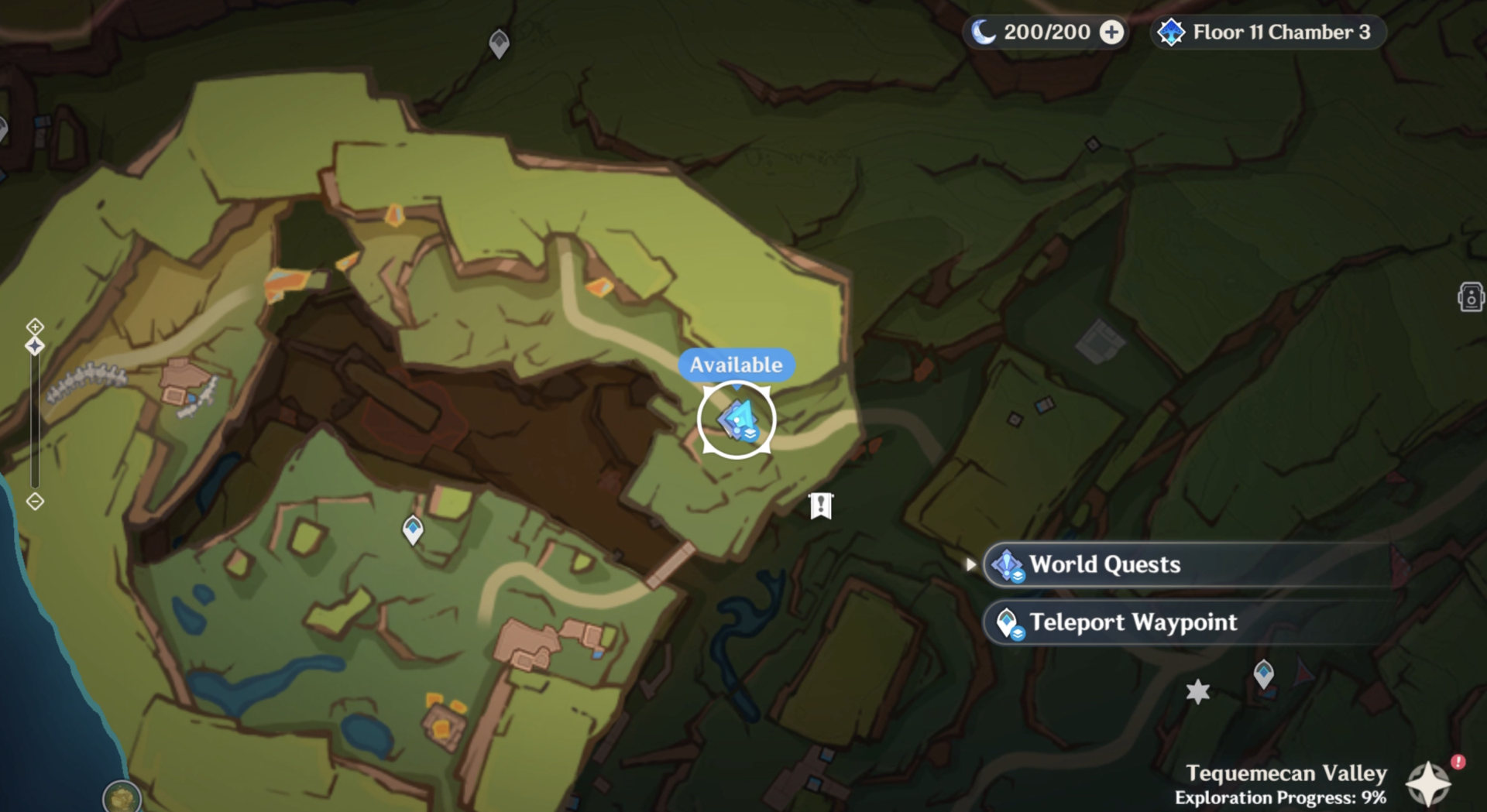Image resolution: width=1487 pixels, height=812 pixels.
Task: Select the circled quest marker labeled Available
Action: tap(737, 420)
